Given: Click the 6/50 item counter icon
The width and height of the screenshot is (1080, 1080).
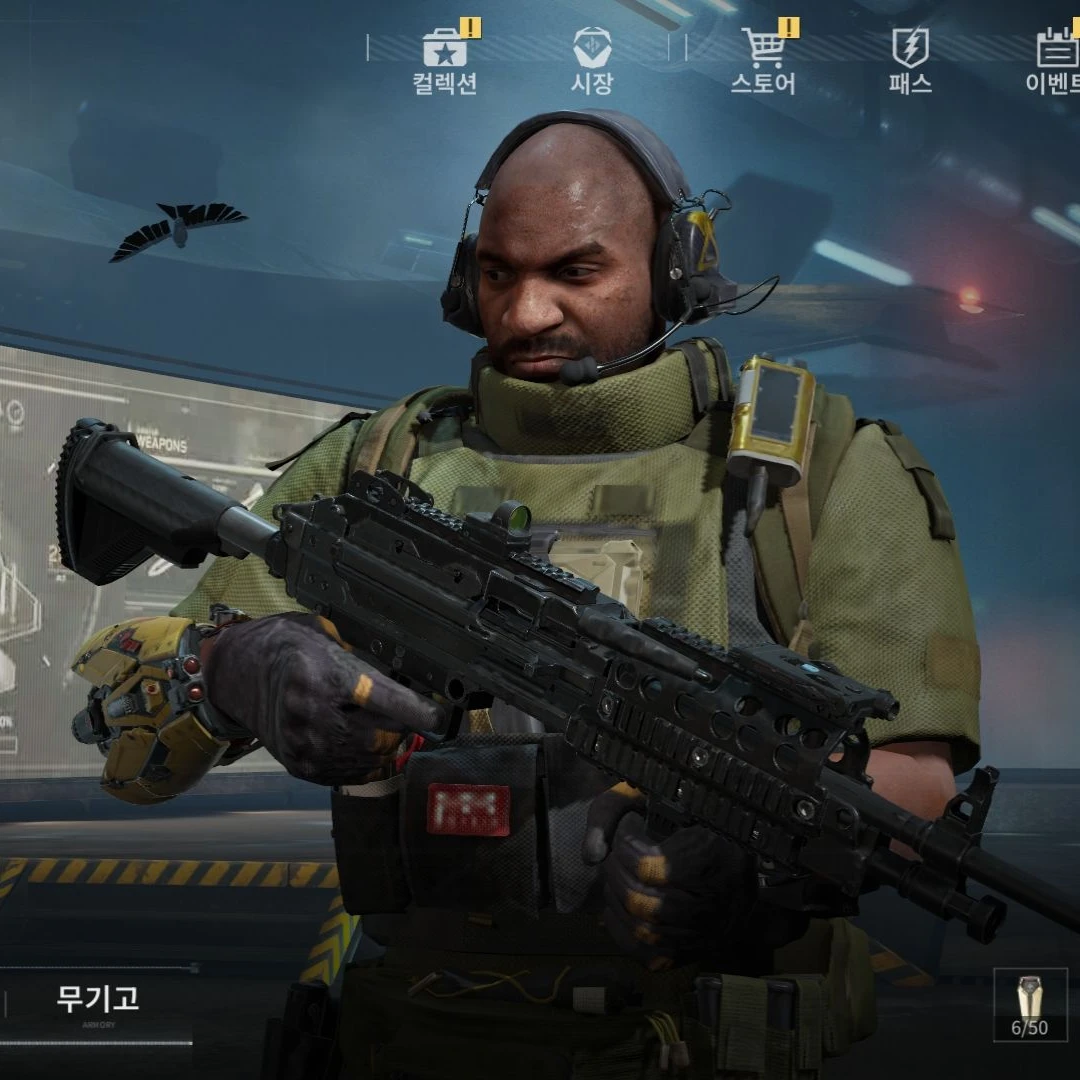Looking at the screenshot, I should (1030, 1004).
